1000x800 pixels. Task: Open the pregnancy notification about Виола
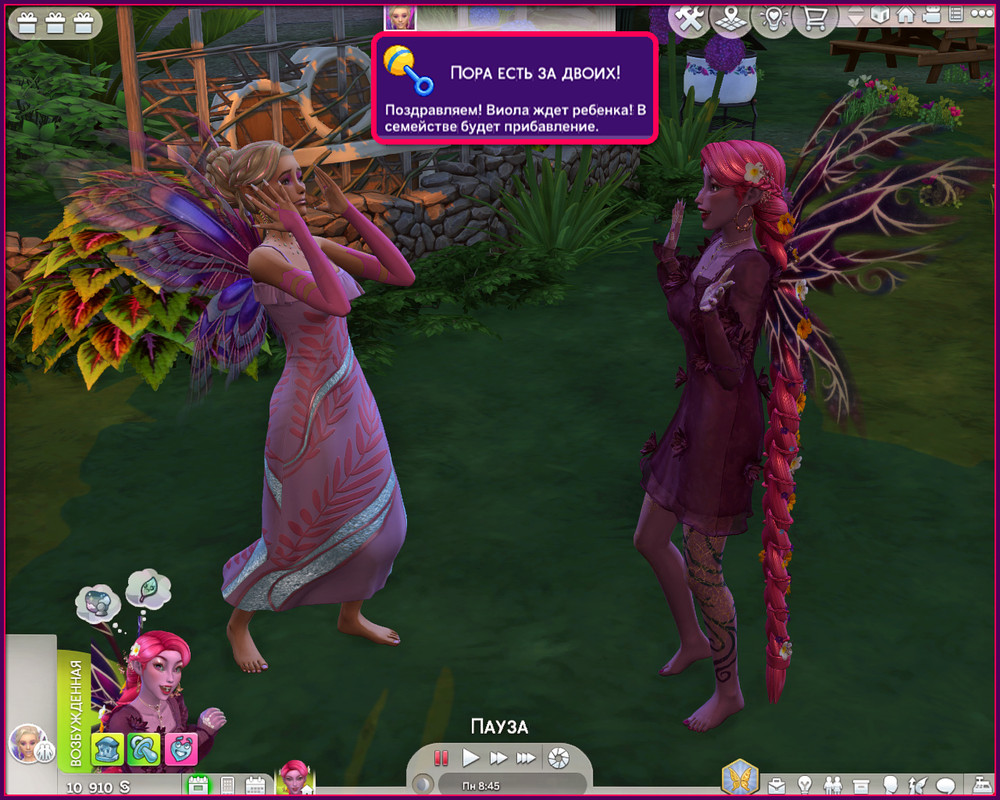click(x=515, y=88)
